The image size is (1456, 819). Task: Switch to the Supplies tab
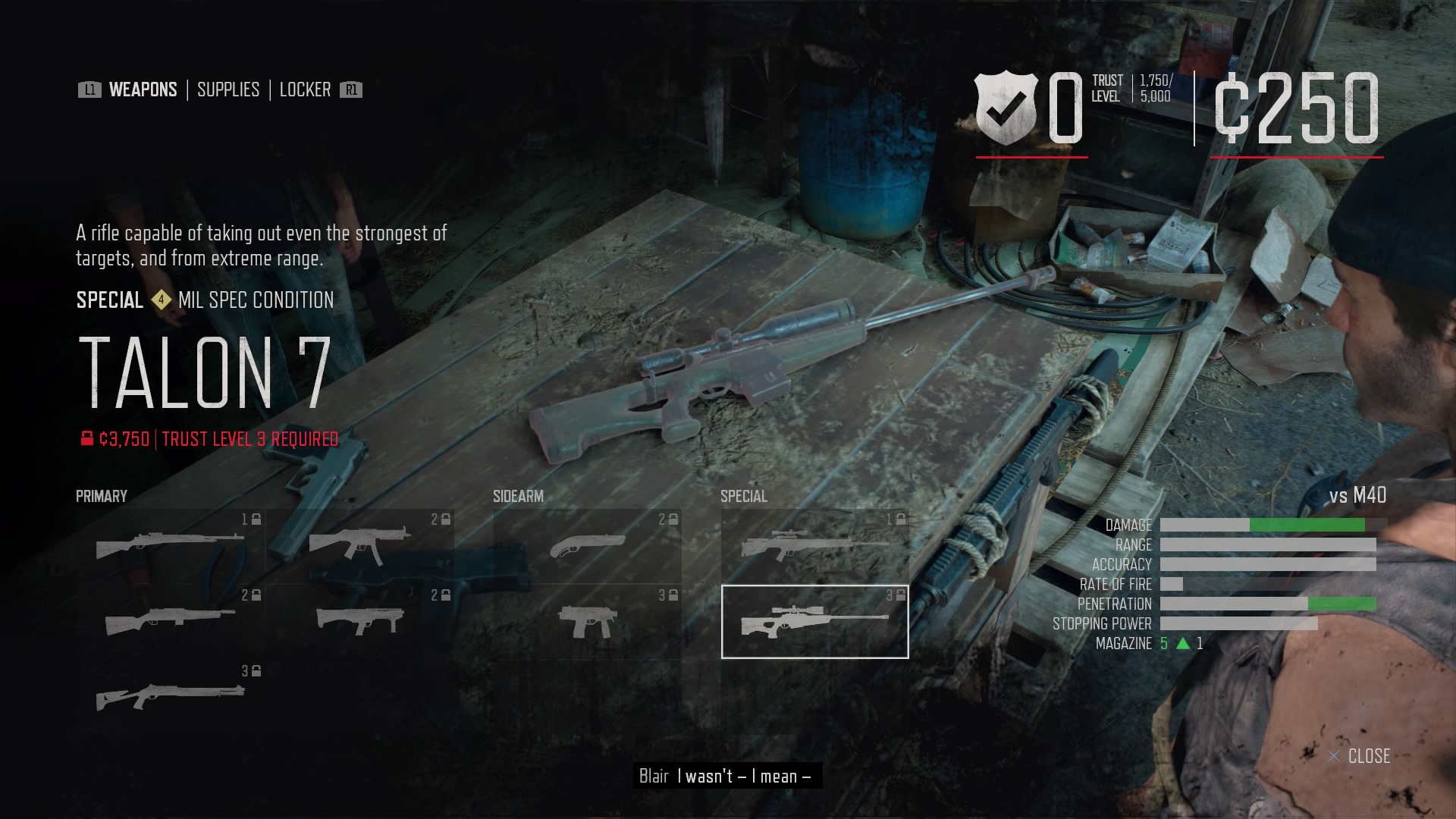[227, 89]
